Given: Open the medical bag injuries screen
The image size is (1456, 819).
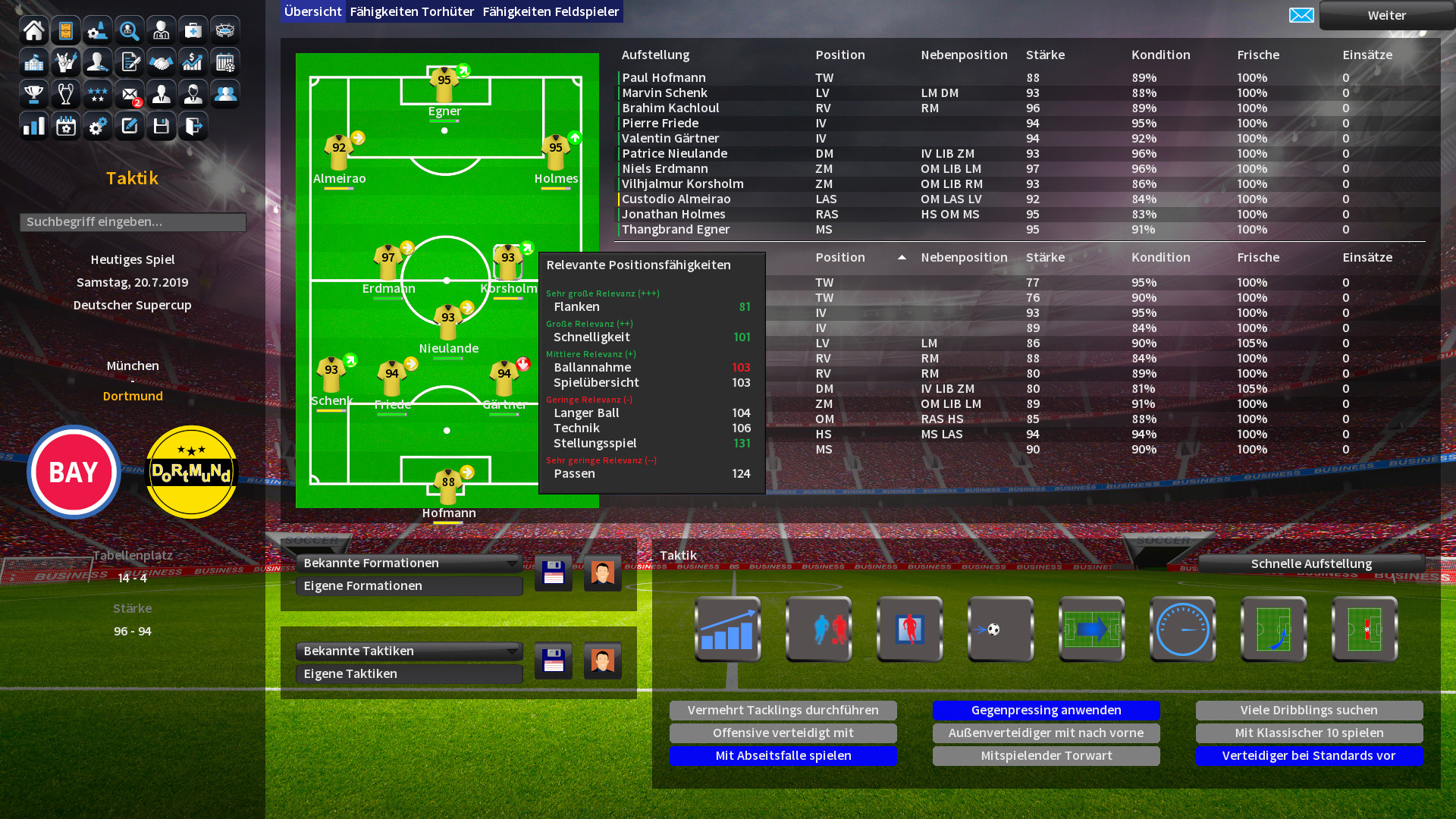Looking at the screenshot, I should point(193,30).
